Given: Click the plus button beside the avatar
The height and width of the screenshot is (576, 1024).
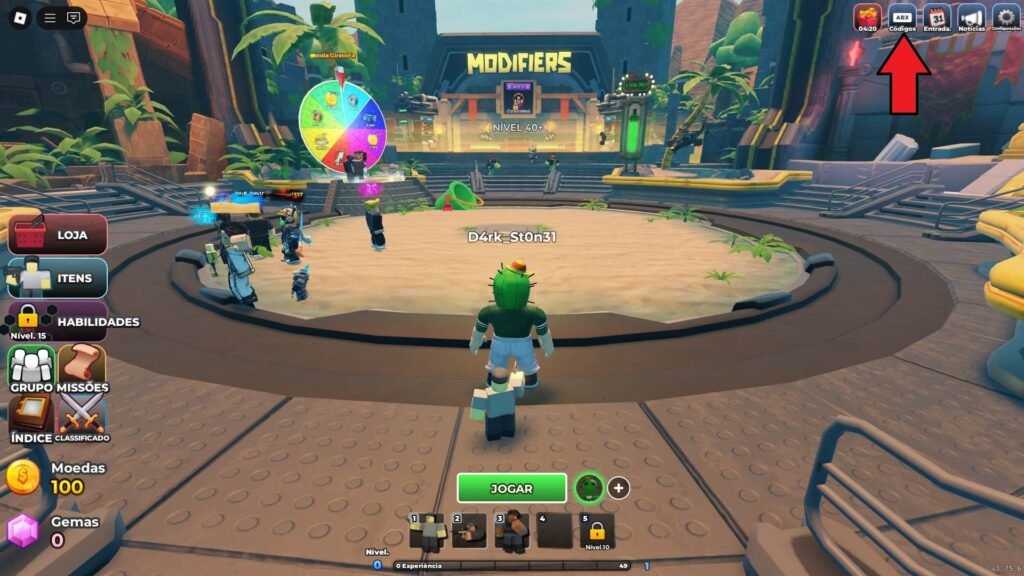Looking at the screenshot, I should tap(619, 488).
